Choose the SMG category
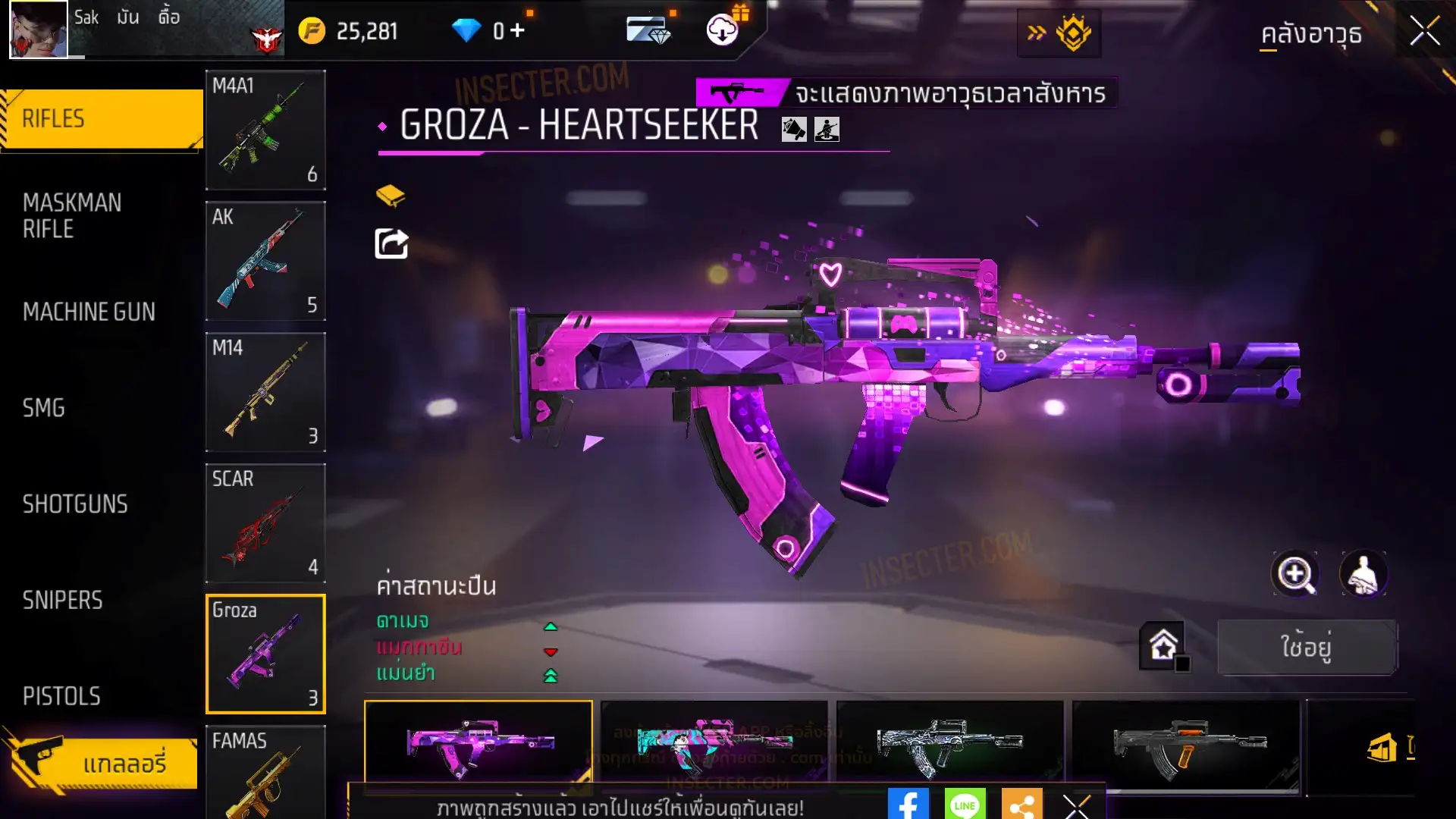 pyautogui.click(x=44, y=408)
